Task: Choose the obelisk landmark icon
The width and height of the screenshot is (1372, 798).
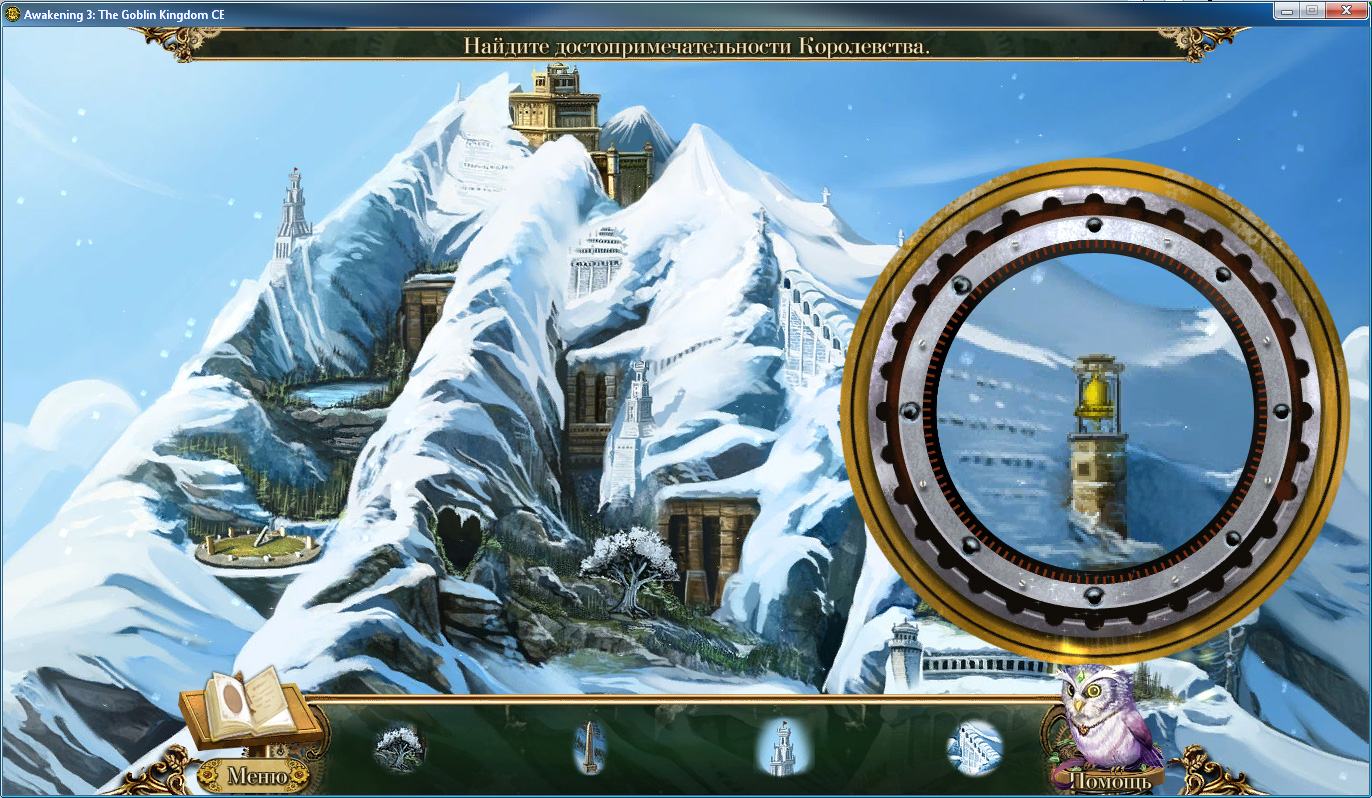Action: pyautogui.click(x=589, y=748)
